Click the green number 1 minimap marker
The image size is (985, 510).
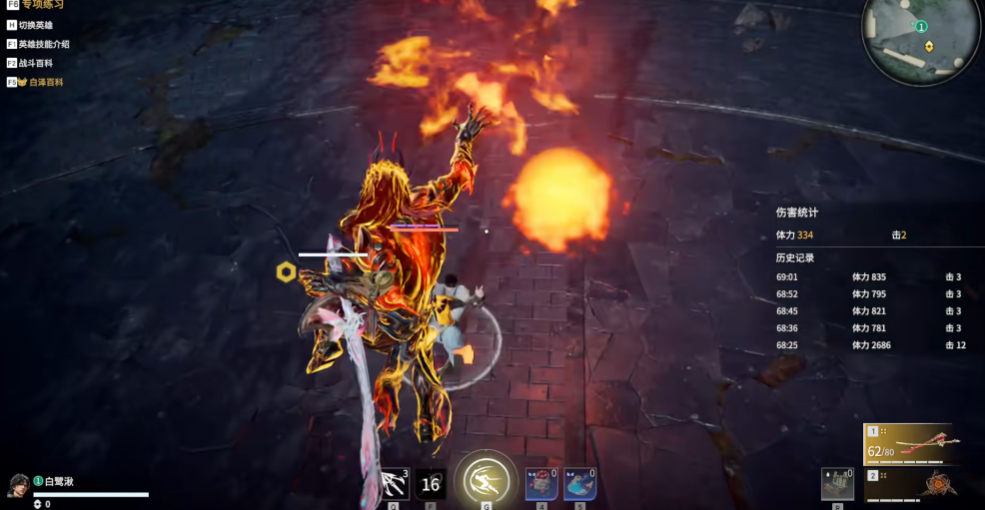920,27
